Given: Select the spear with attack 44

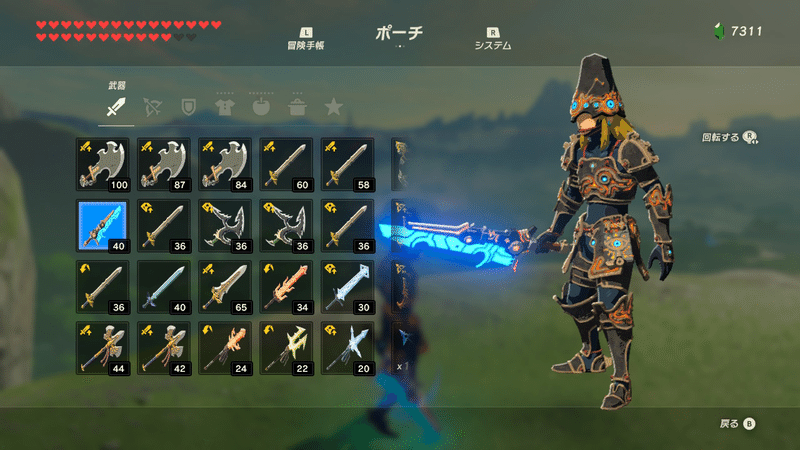Looking at the screenshot, I should click(104, 347).
